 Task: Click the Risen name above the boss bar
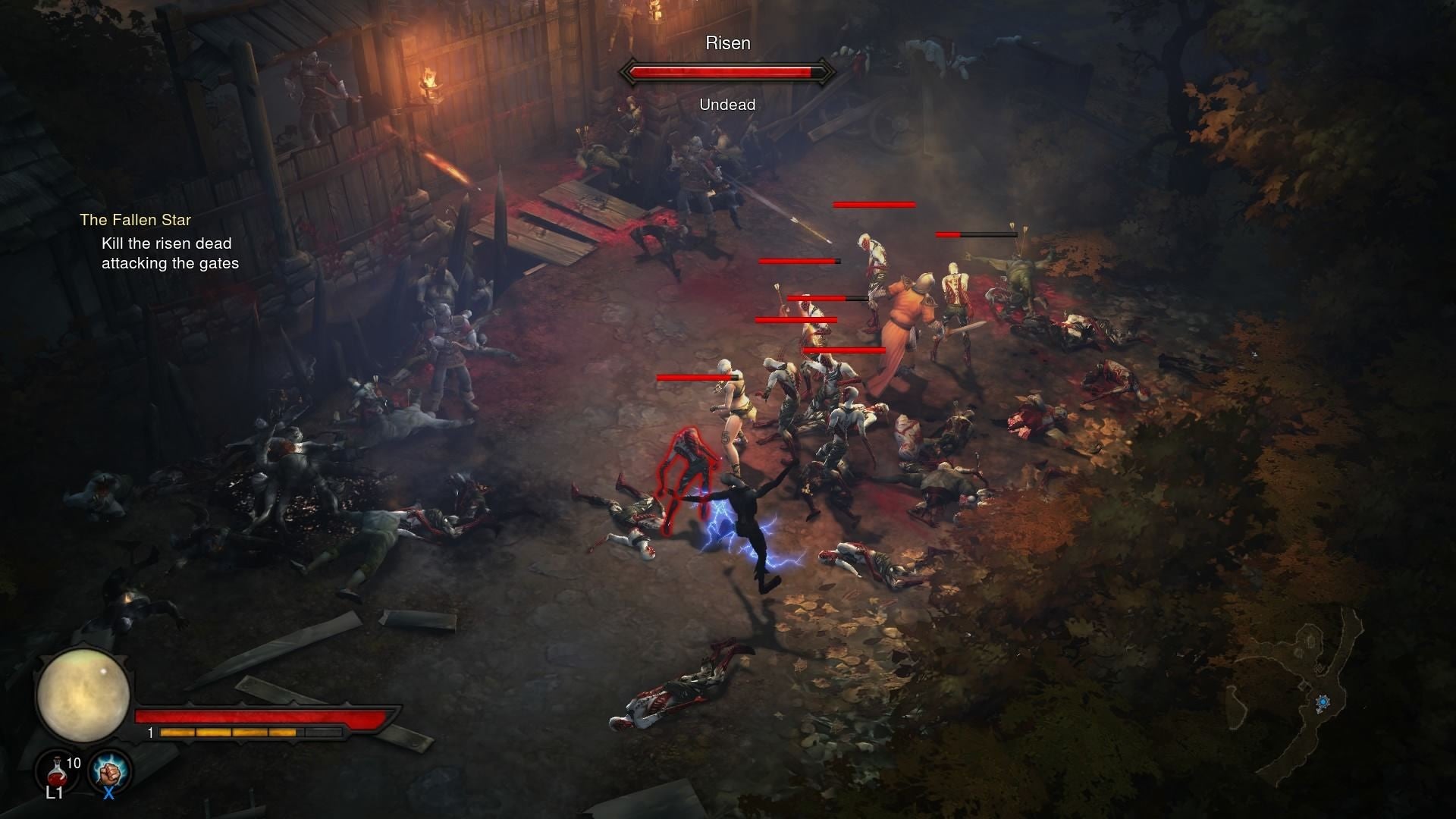point(728,43)
